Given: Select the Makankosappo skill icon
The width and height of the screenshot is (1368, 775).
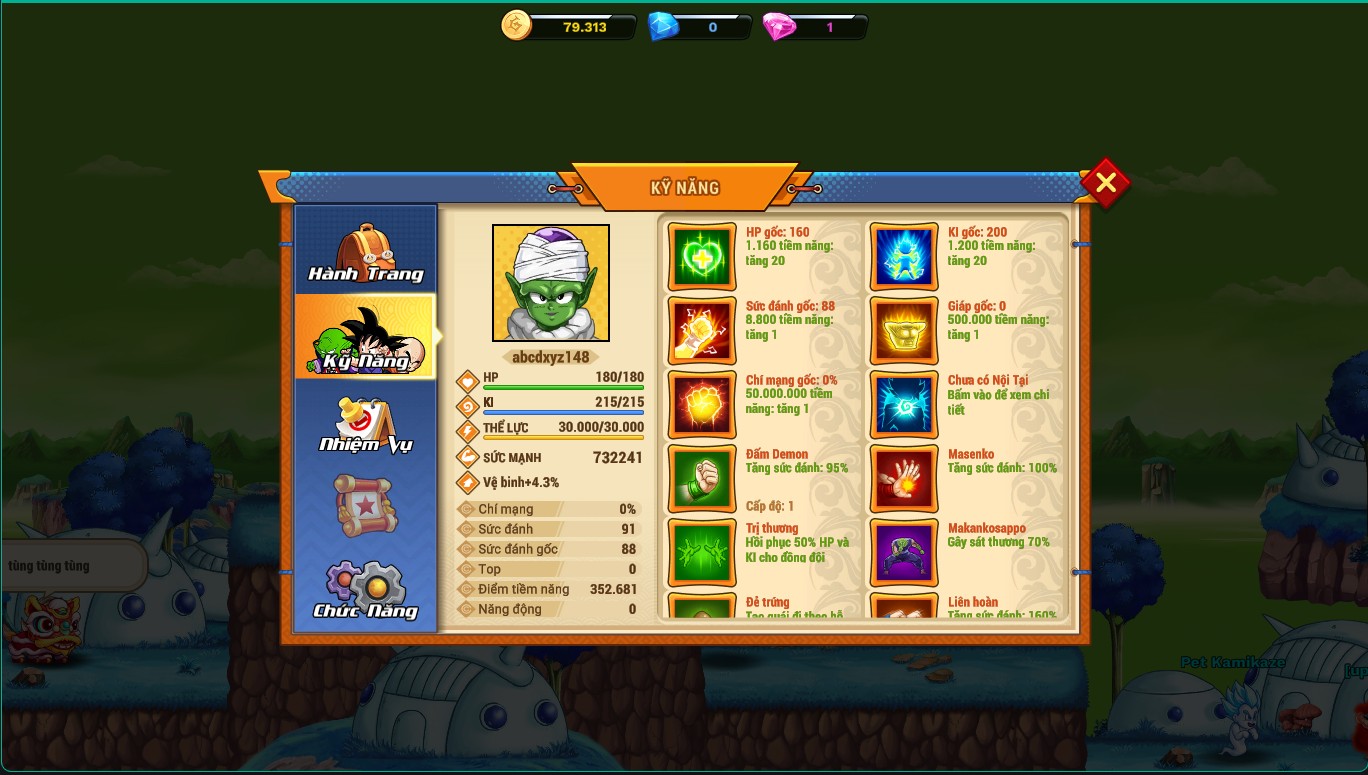Looking at the screenshot, I should point(904,553).
